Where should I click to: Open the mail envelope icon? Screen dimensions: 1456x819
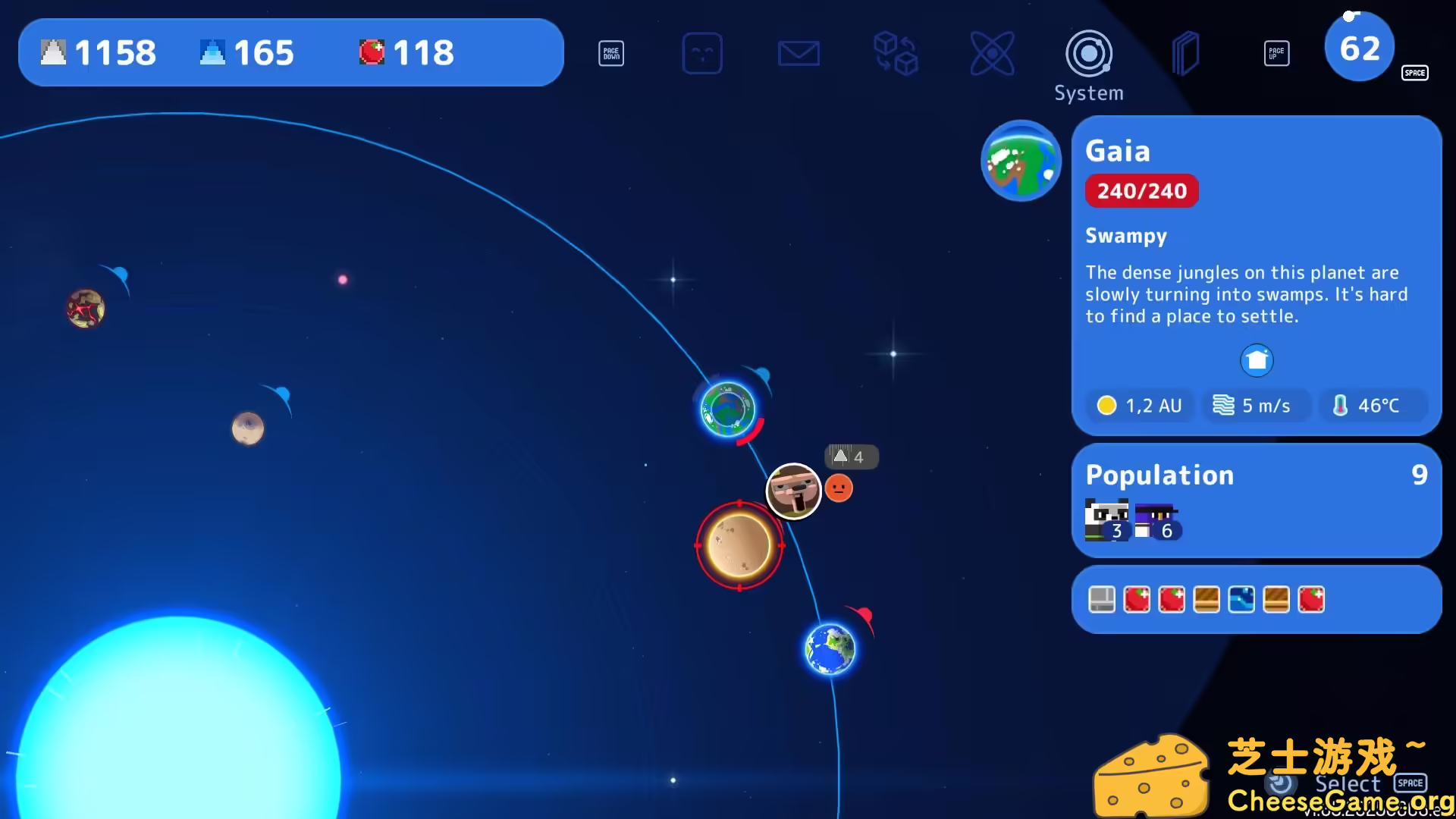[799, 53]
